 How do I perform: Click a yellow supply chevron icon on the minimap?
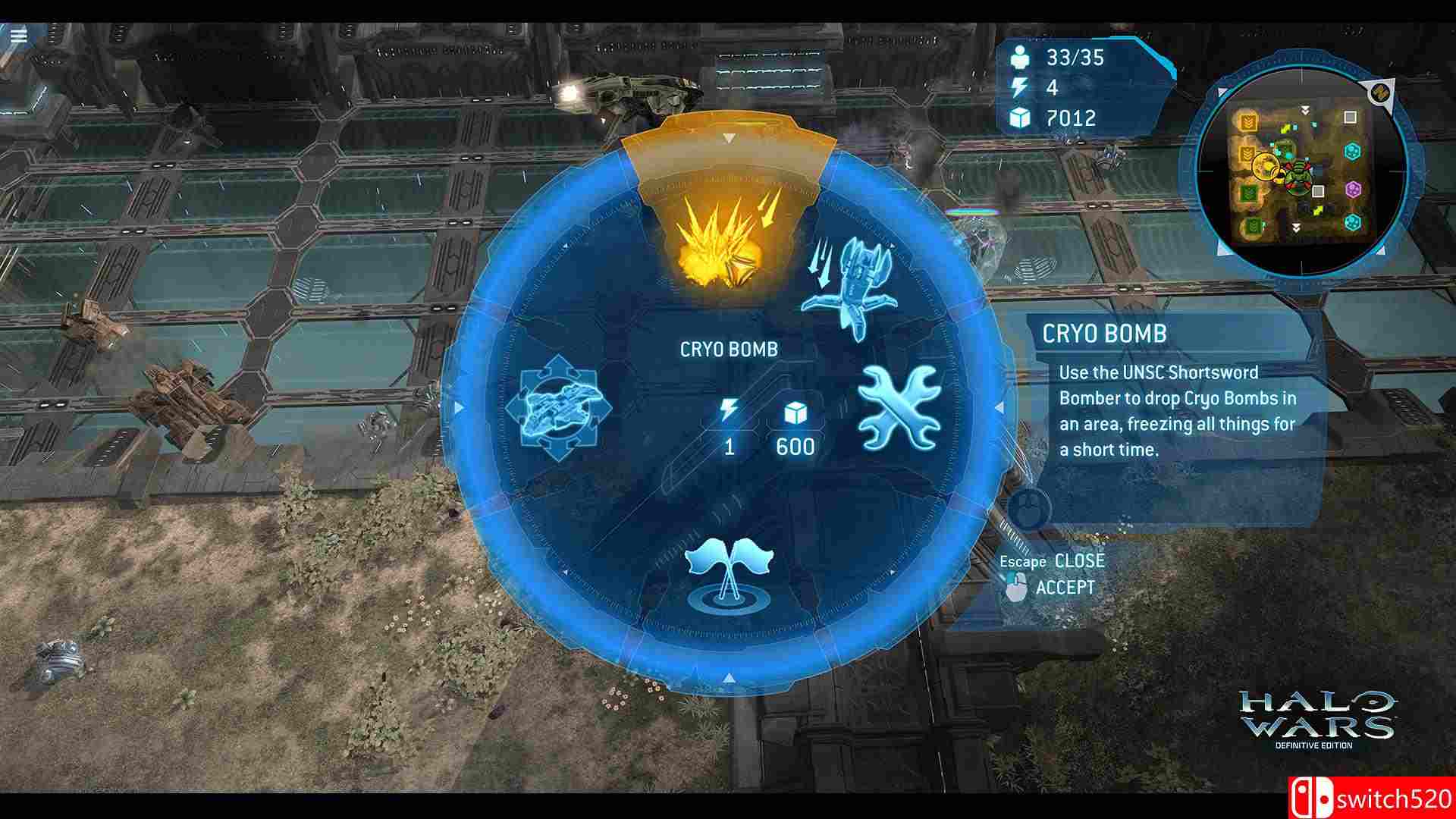1247,121
